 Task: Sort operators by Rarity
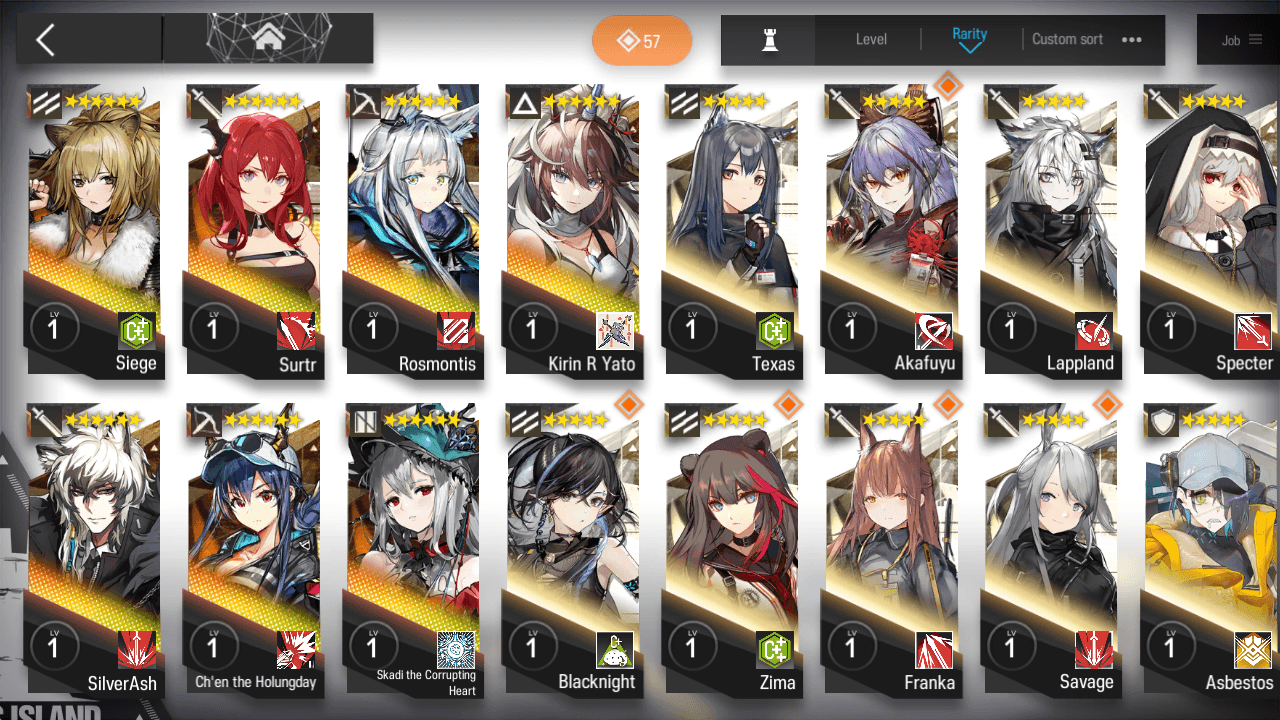pos(969,40)
